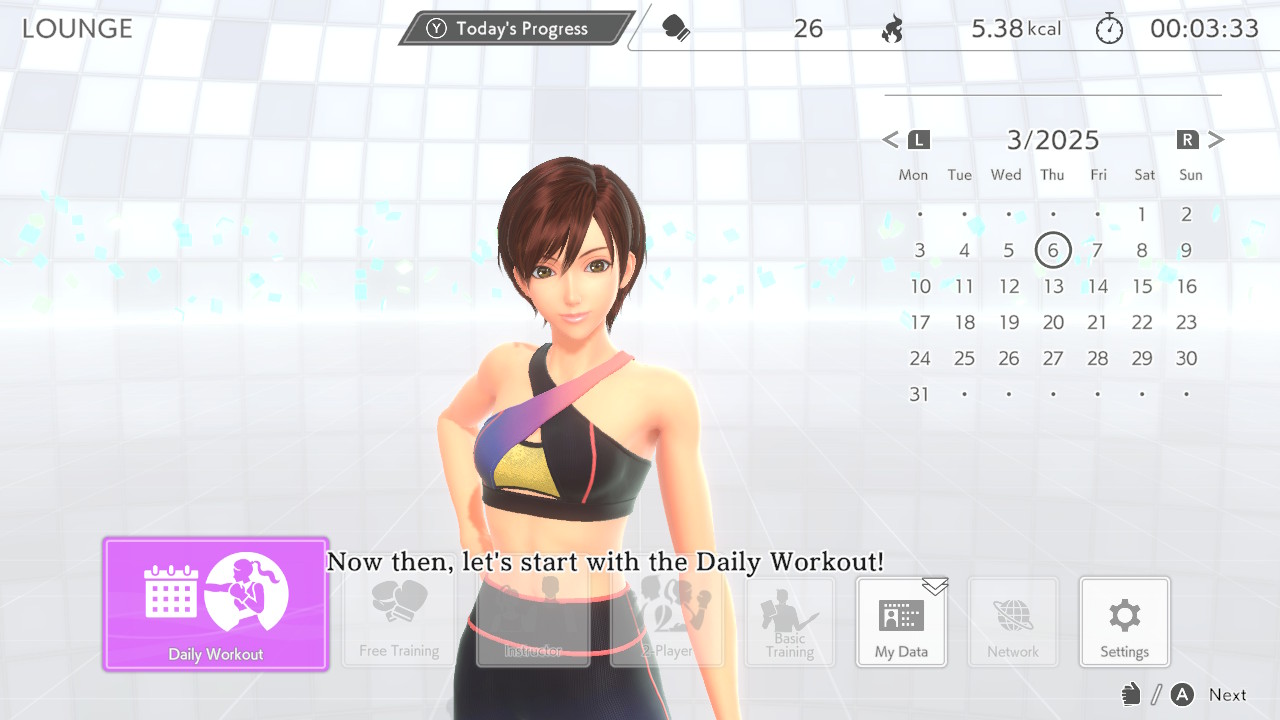Choose March 31 on the calendar
This screenshot has height=720, width=1280.
(x=919, y=394)
